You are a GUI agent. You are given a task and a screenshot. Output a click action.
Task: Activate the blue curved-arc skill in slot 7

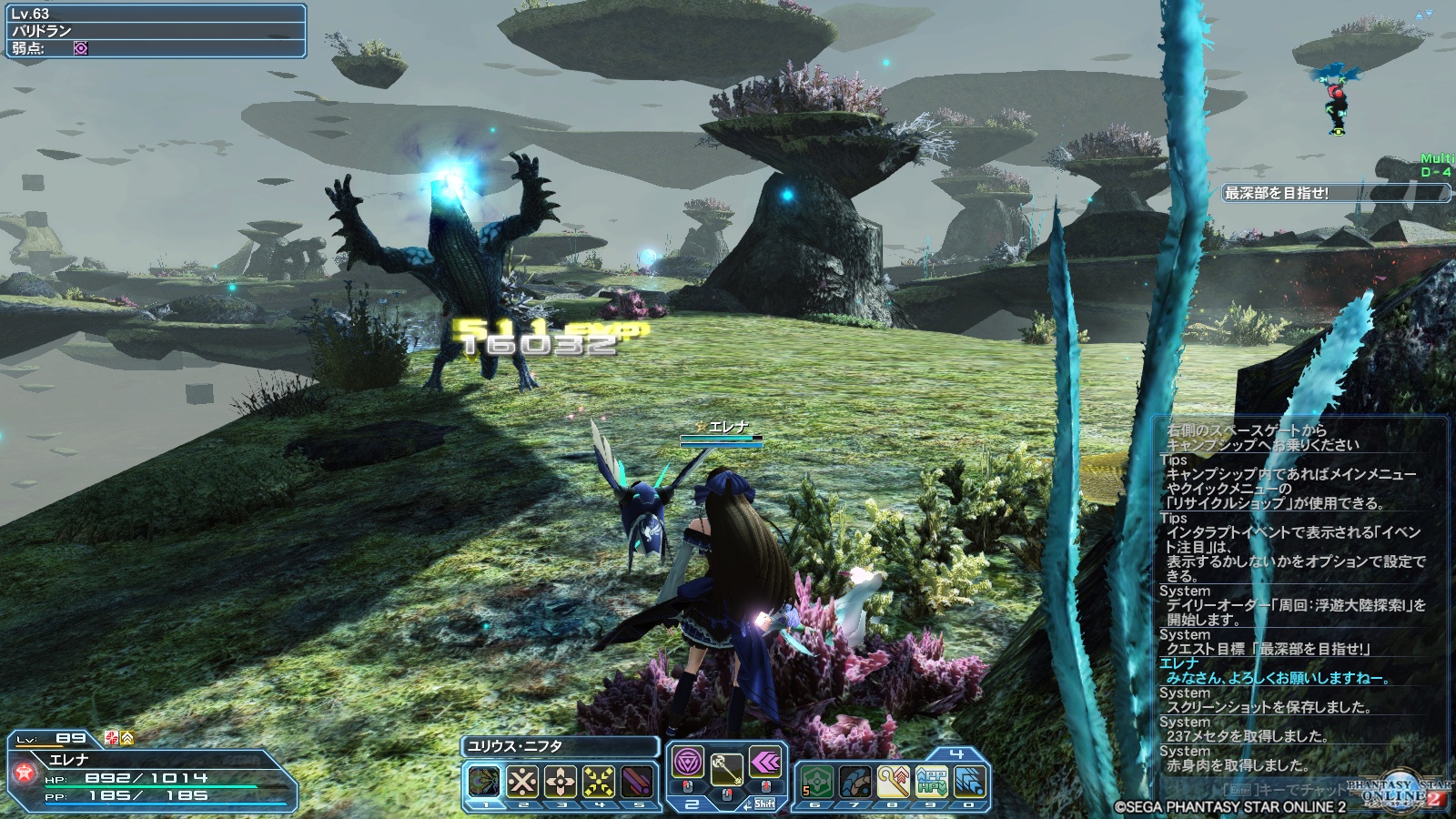point(855,782)
